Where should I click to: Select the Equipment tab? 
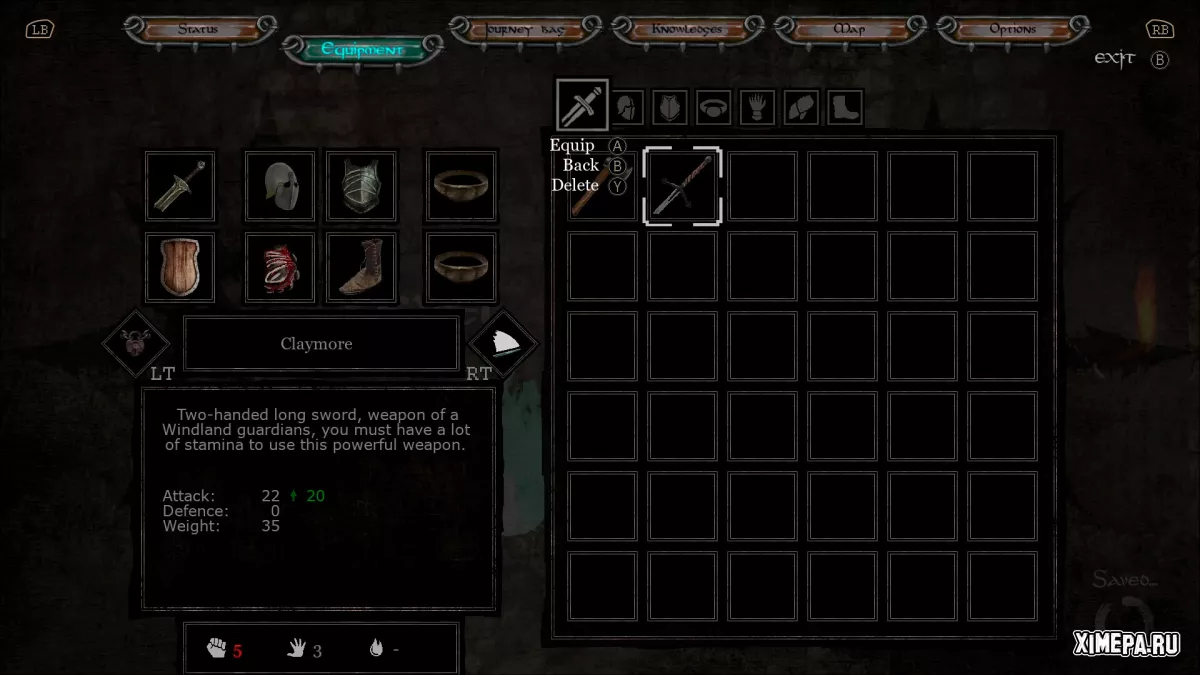tap(362, 50)
